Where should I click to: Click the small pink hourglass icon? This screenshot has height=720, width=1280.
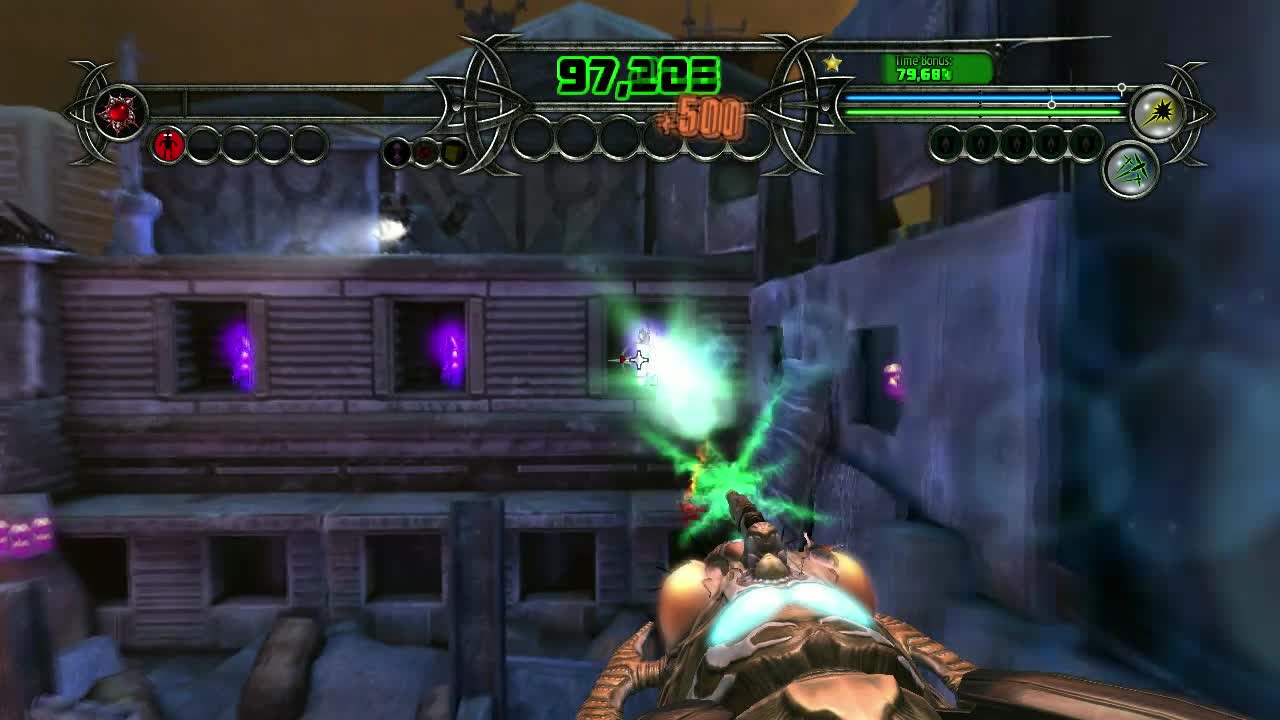pos(398,152)
